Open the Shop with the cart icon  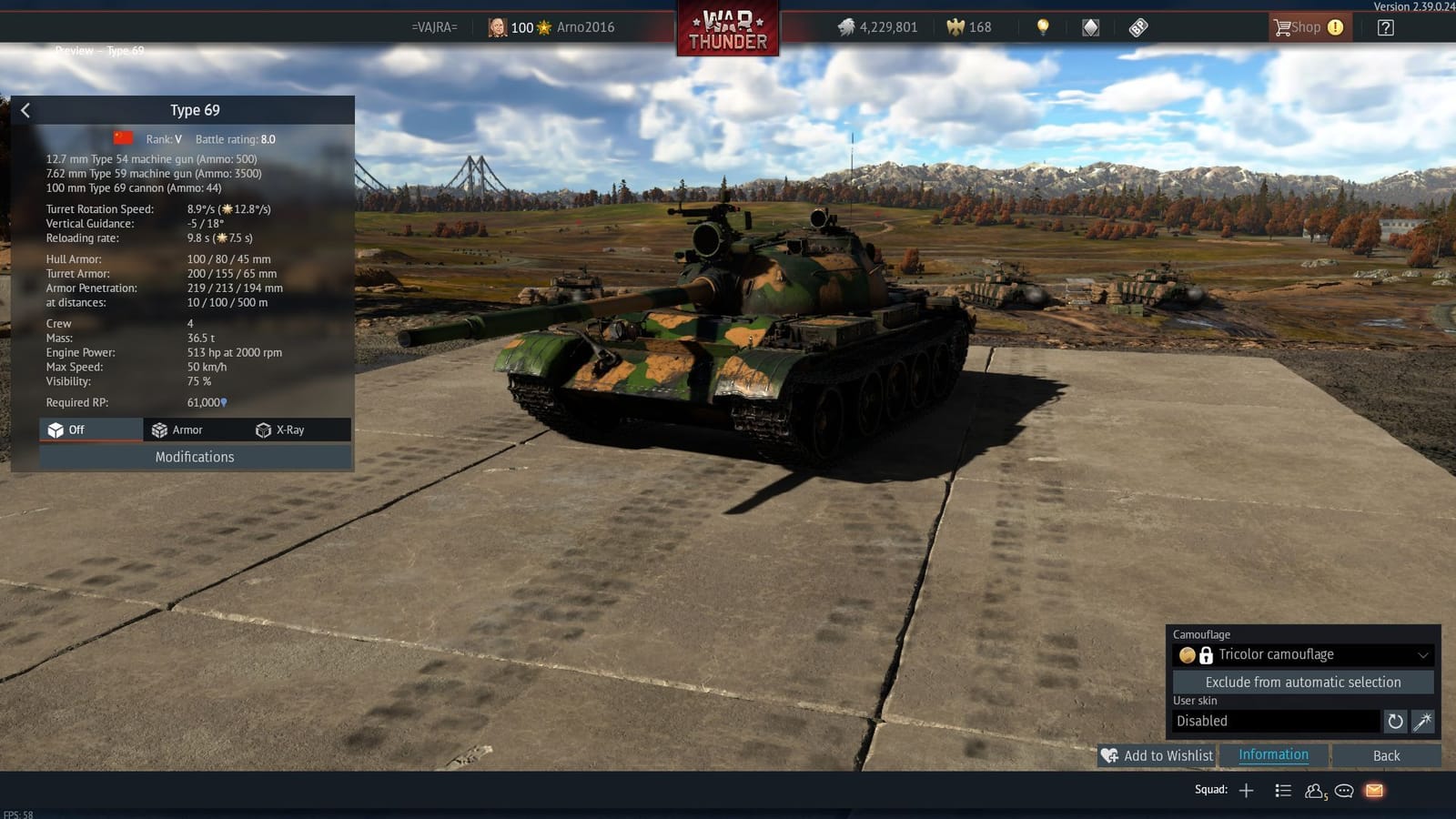click(1308, 27)
